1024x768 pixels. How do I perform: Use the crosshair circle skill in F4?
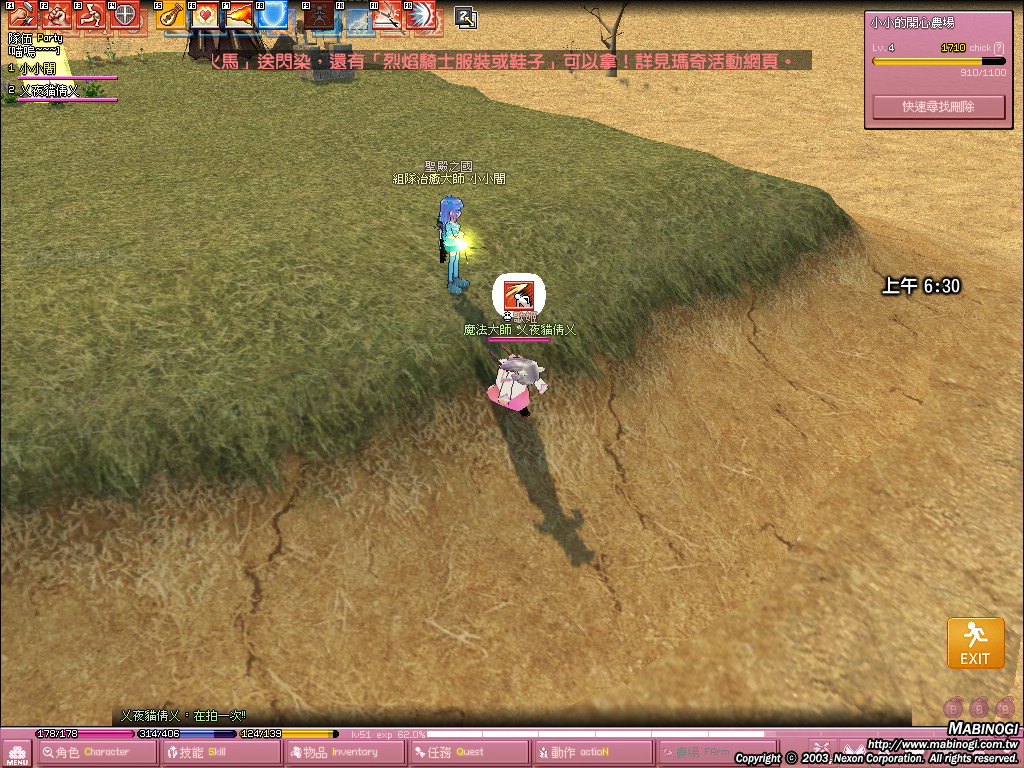click(x=124, y=15)
